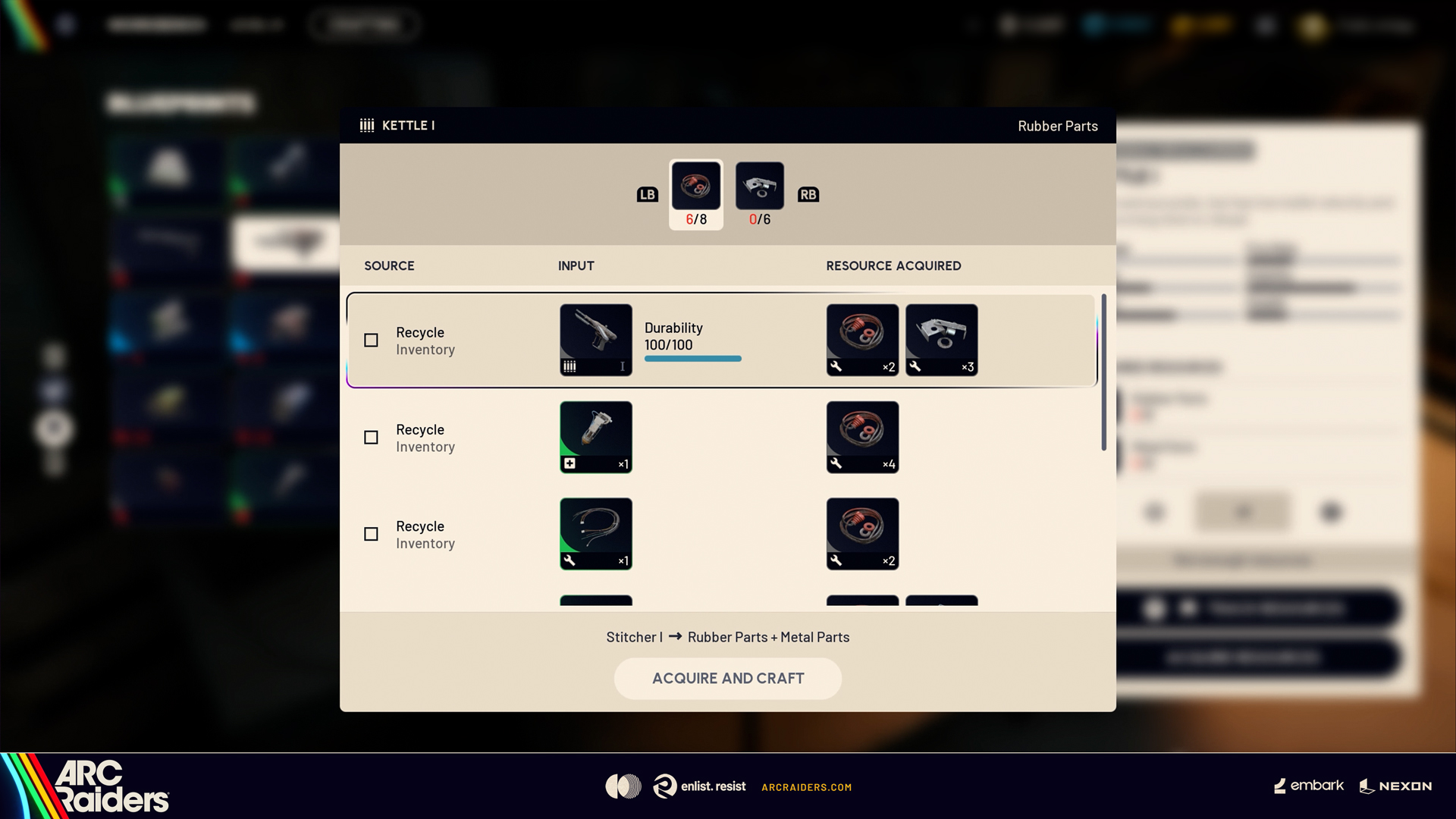This screenshot has height=819, width=1456.
Task: Toggle the recycle checkbox for the syringe item
Action: pos(371,438)
